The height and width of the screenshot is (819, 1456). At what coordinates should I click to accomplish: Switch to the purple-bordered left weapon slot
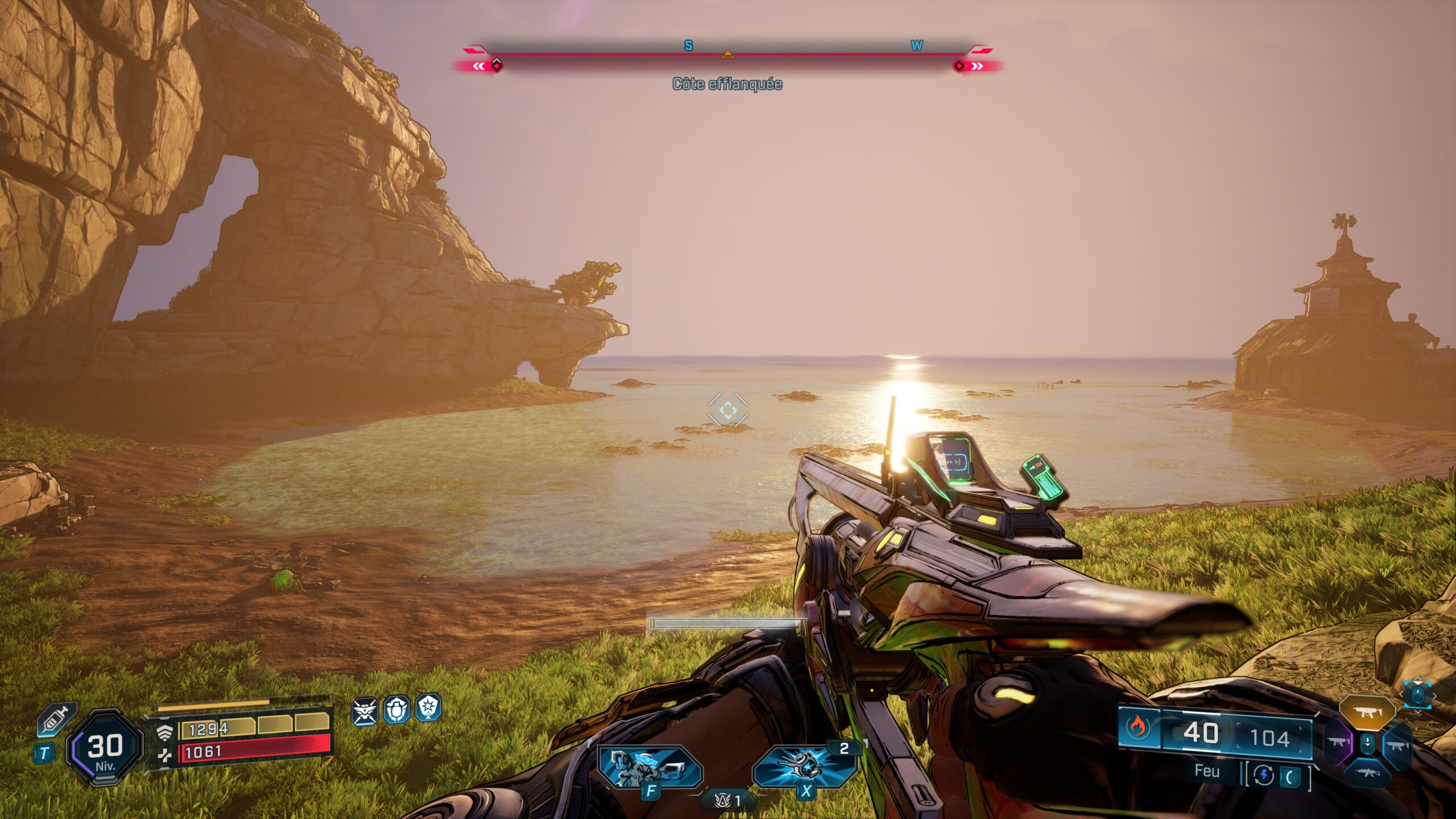(1338, 743)
